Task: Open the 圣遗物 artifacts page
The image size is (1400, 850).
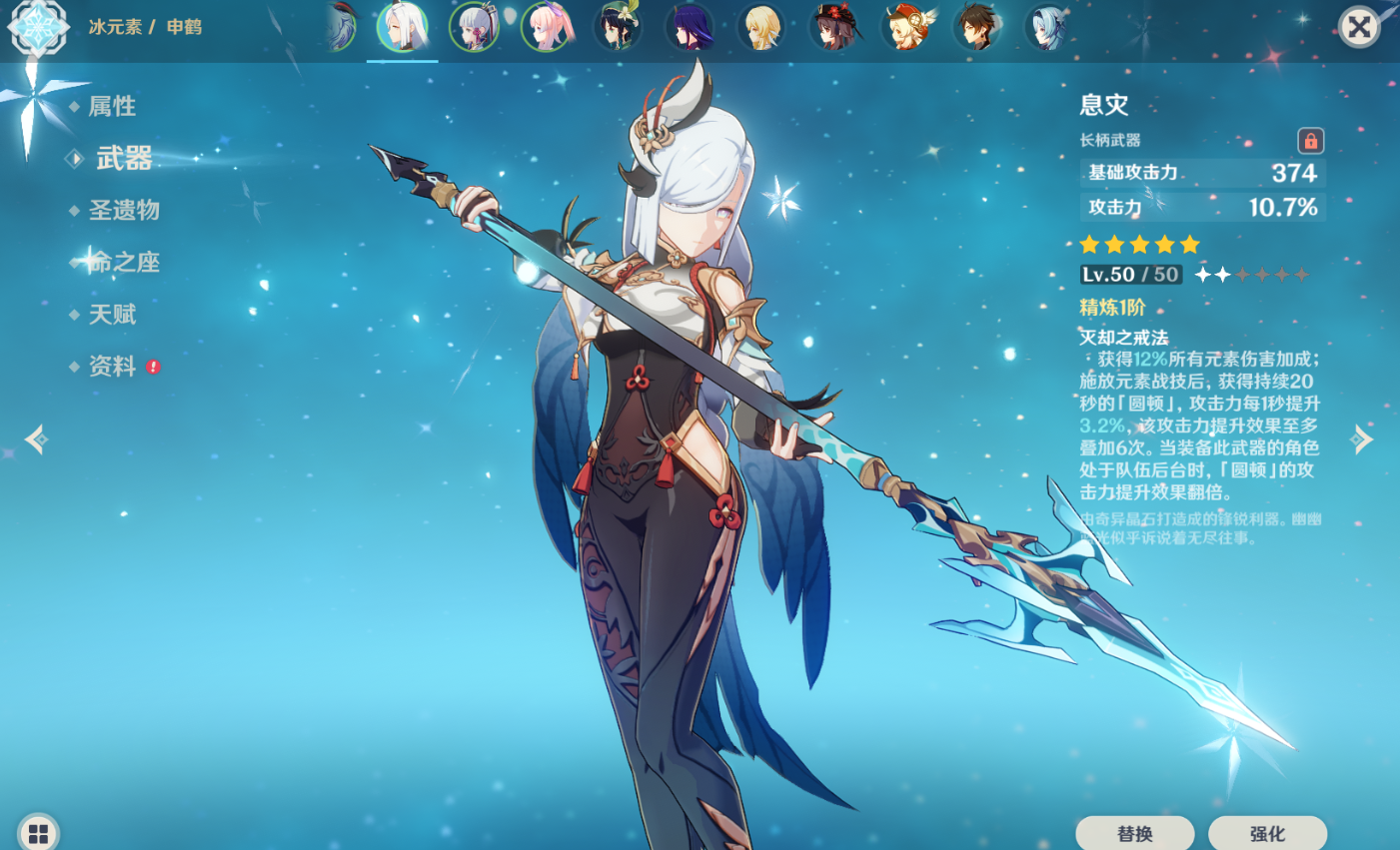Action: [x=124, y=210]
